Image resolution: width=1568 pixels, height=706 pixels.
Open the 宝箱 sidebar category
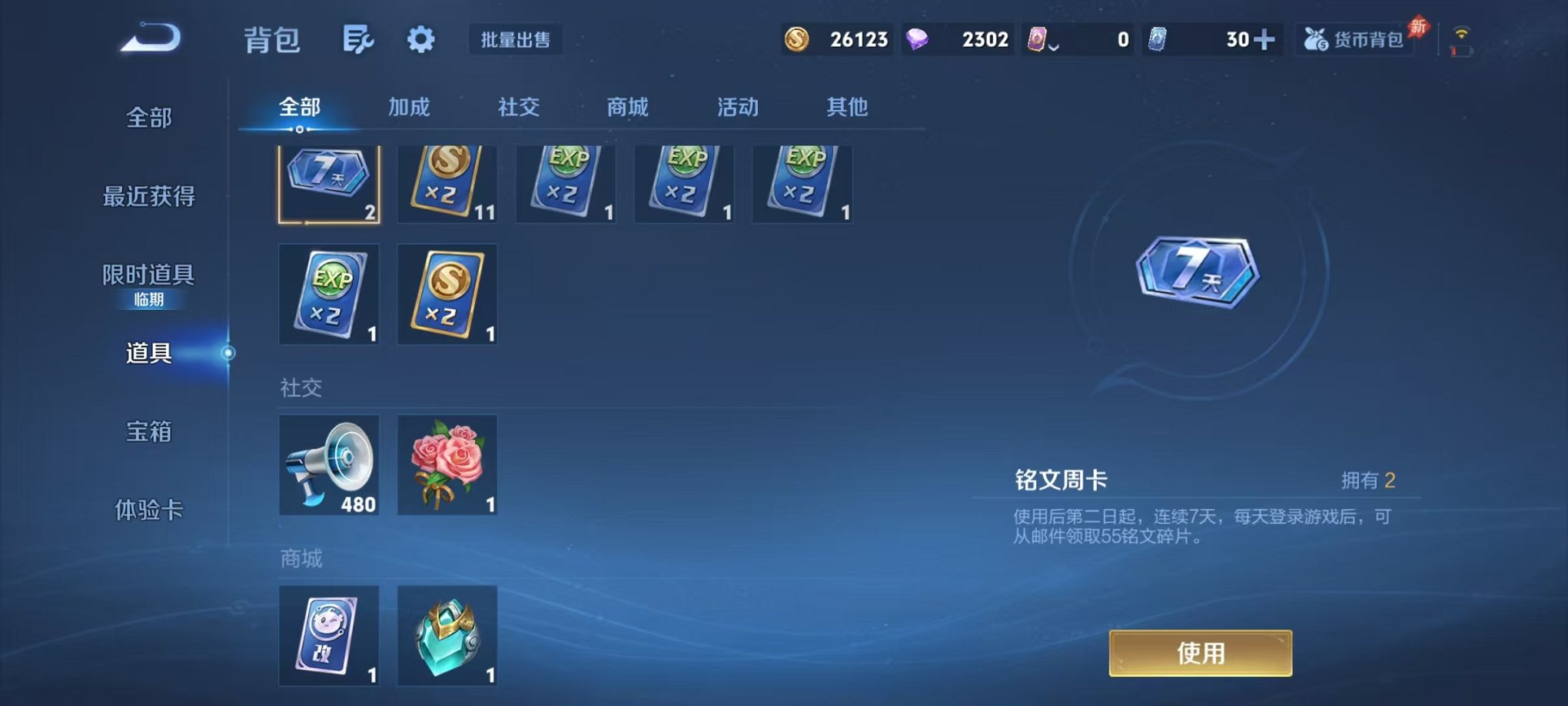coord(150,433)
